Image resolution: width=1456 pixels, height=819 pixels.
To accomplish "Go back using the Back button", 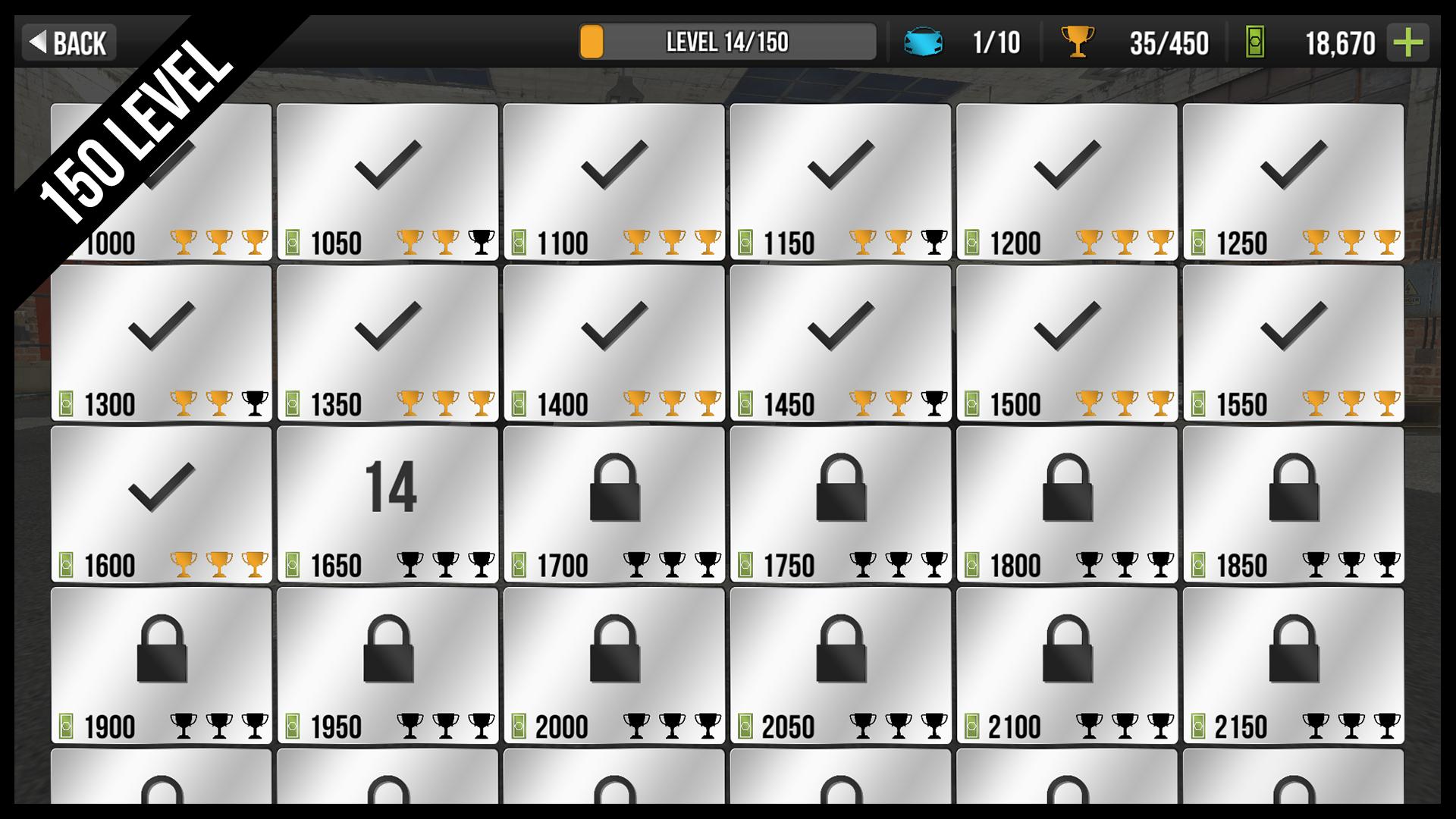I will pyautogui.click(x=68, y=42).
